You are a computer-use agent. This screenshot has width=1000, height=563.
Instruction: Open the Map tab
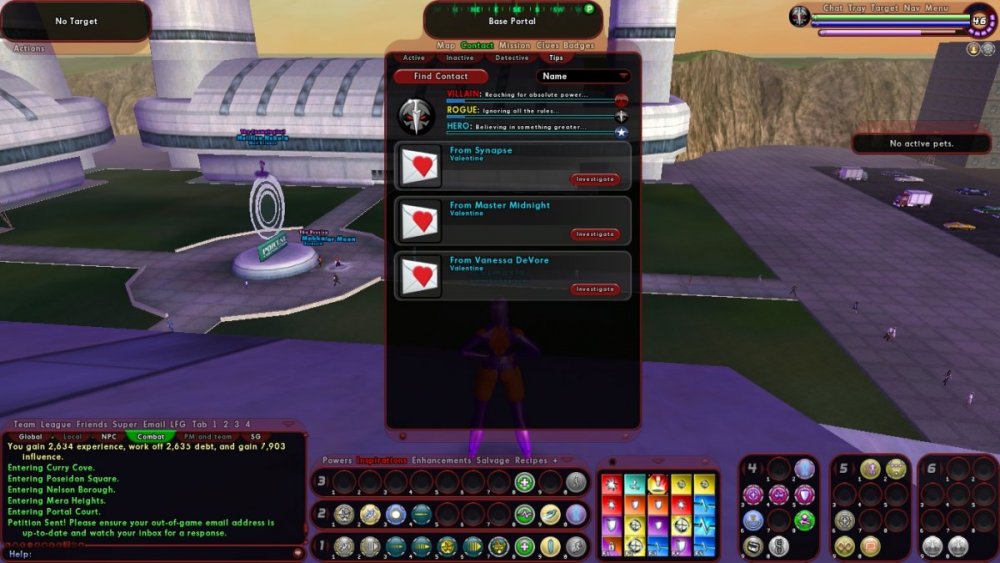446,45
